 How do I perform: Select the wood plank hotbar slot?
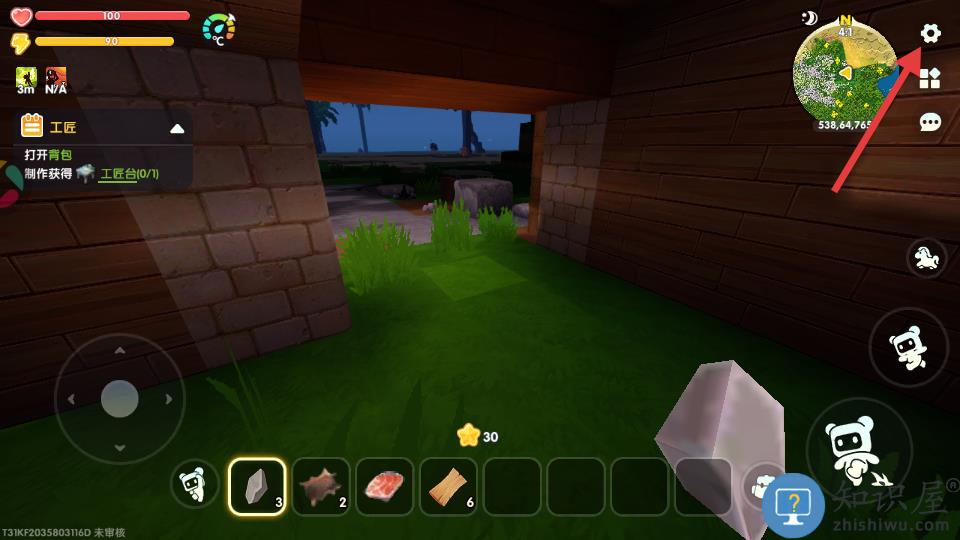(449, 487)
